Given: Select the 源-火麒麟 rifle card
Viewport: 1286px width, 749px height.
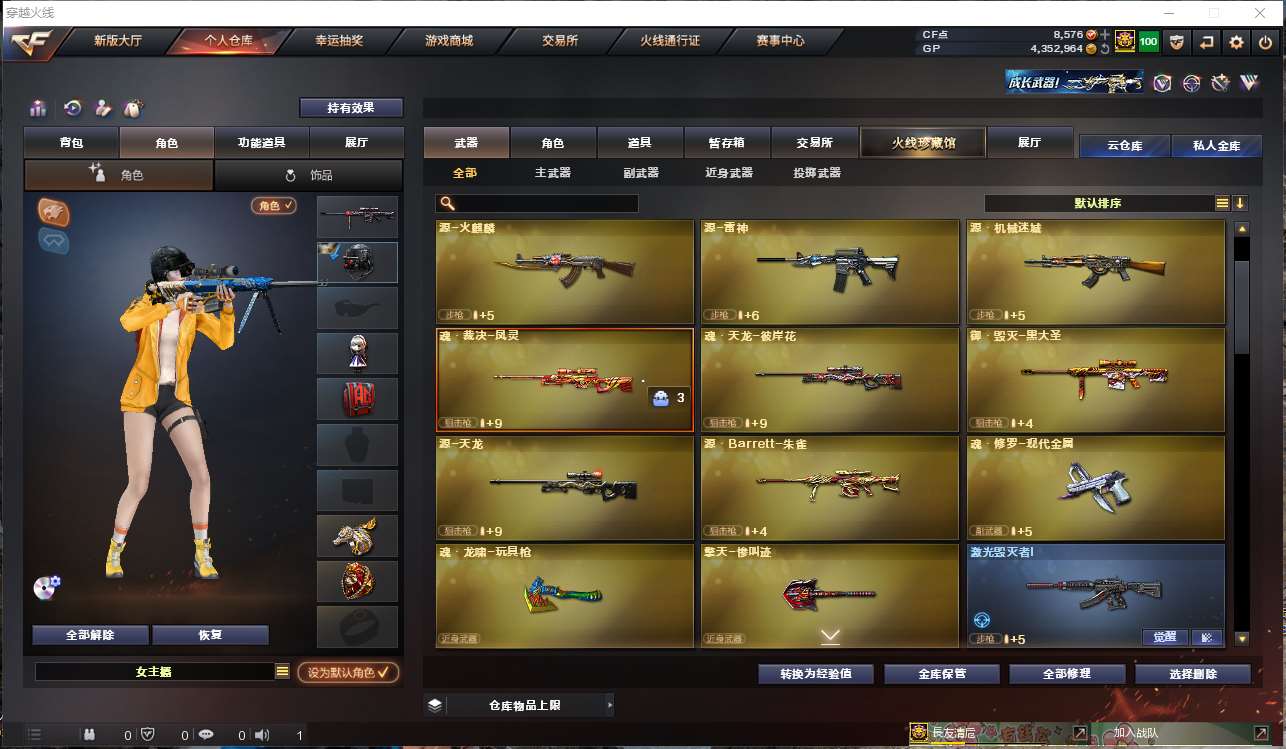Looking at the screenshot, I should pyautogui.click(x=565, y=271).
